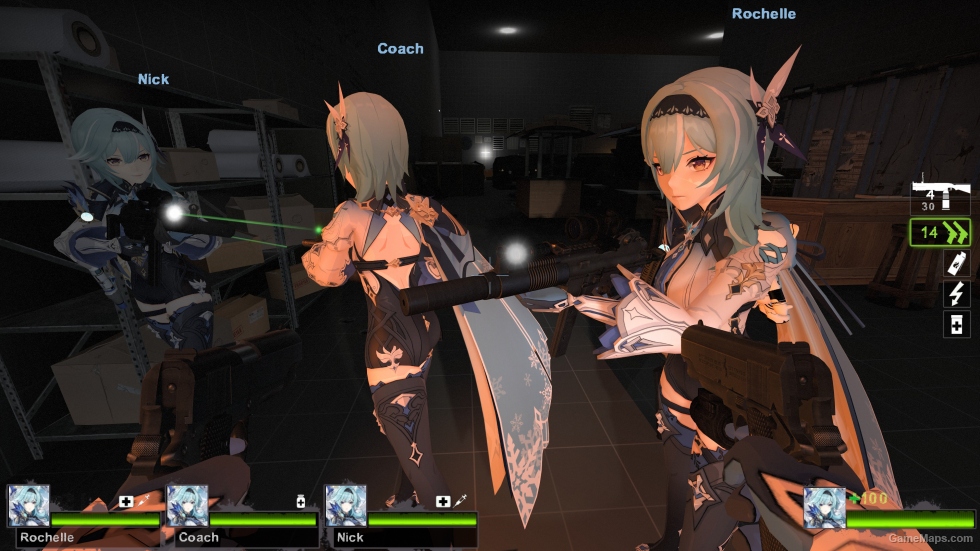
Task: Click Rochelle's teammate portrait
Action: 28,506
